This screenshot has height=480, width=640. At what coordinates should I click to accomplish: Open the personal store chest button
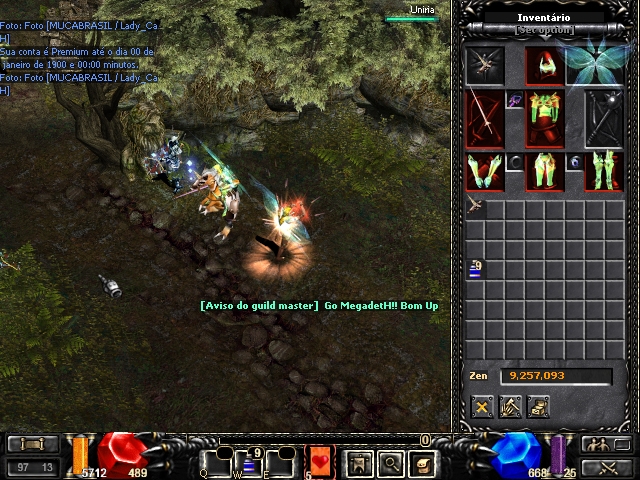[539, 406]
